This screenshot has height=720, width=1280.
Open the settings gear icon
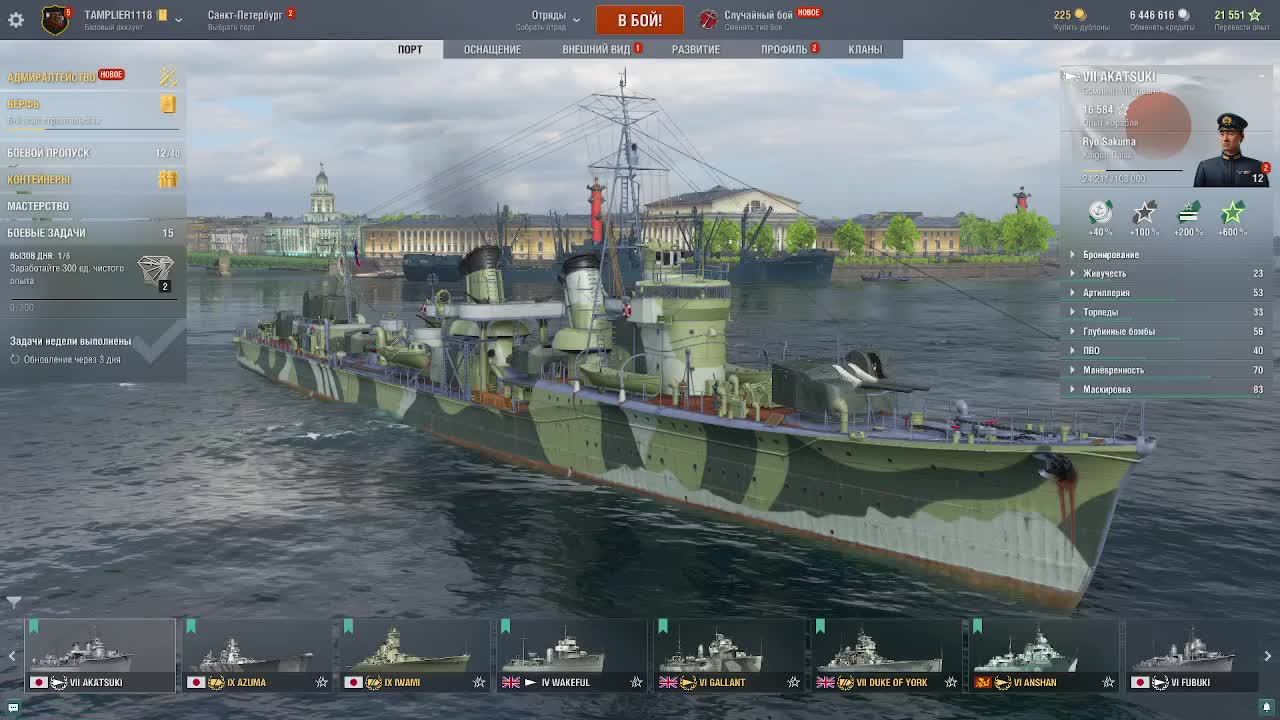click(16, 20)
